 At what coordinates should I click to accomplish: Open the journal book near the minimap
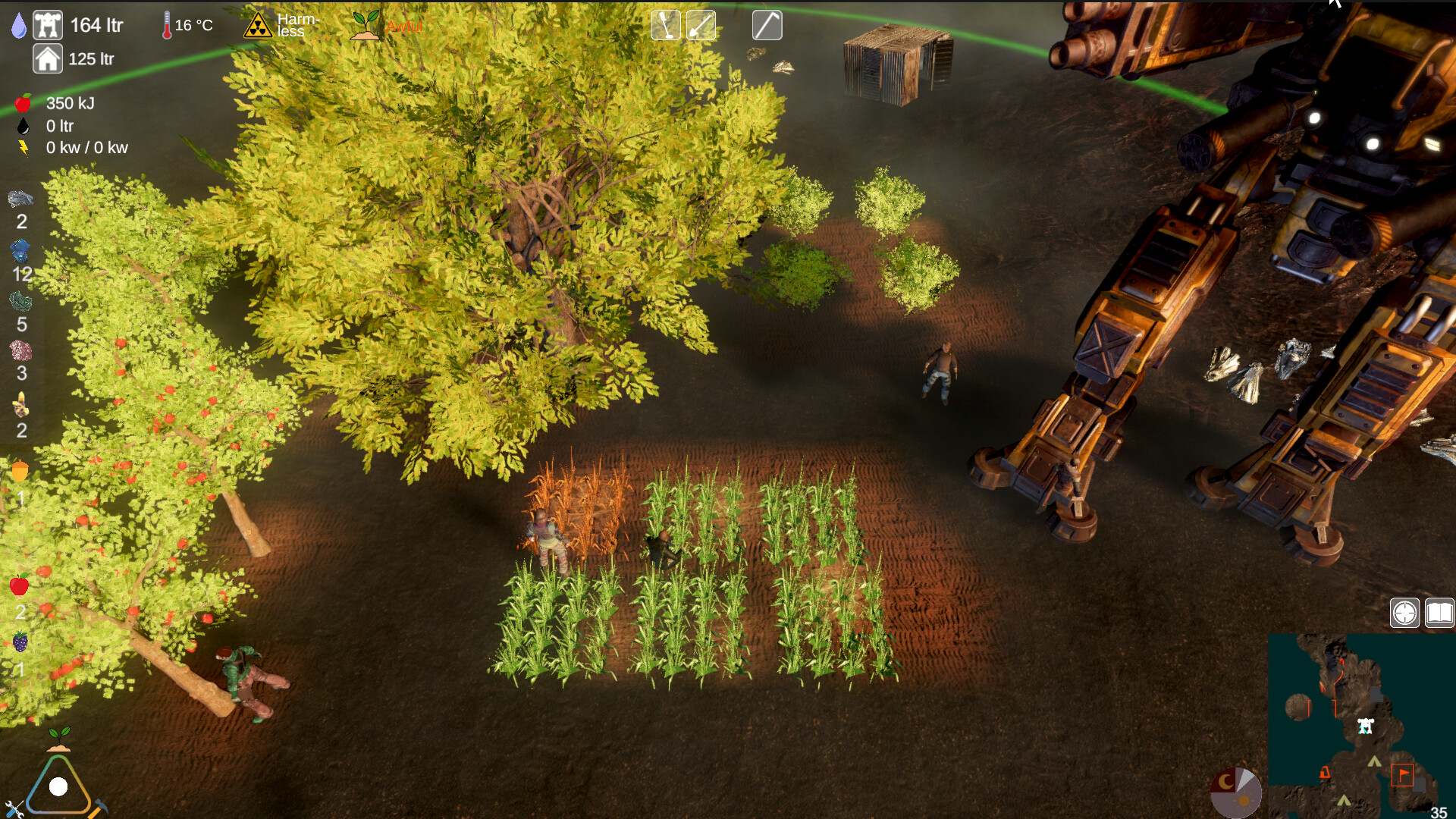coord(1438,612)
